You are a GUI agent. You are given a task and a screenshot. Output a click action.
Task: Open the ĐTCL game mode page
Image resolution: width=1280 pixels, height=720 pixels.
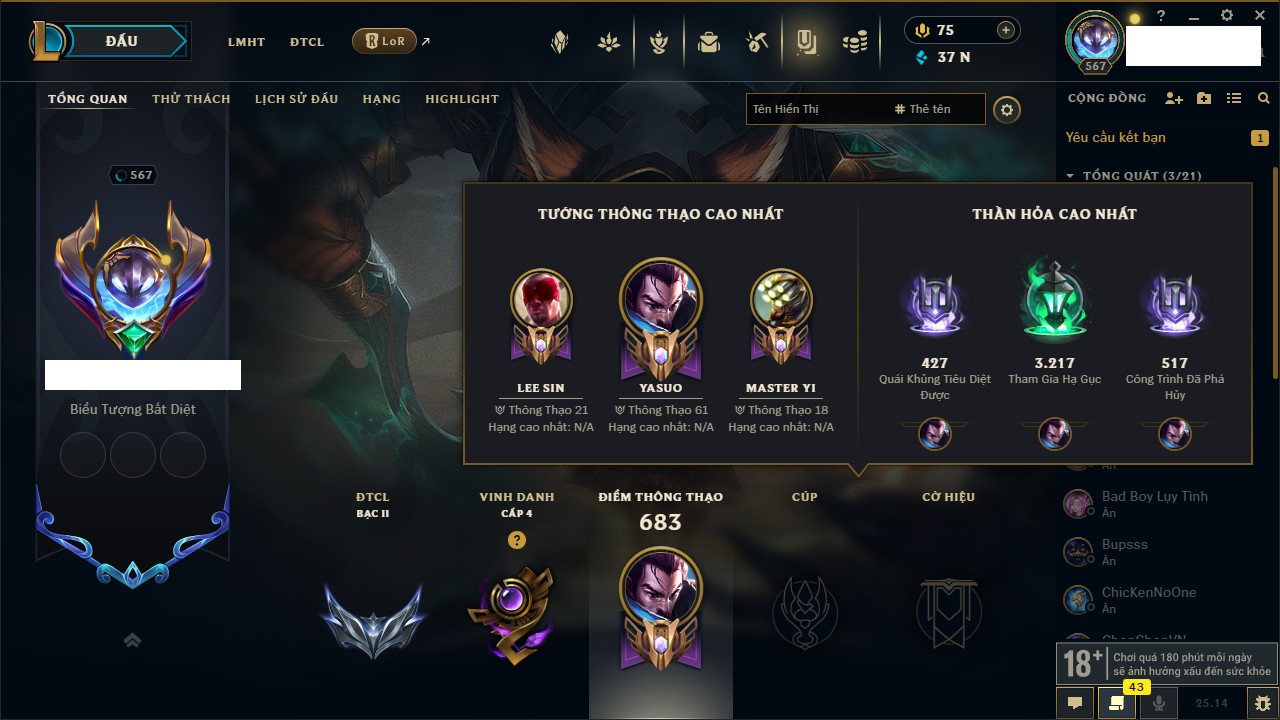(307, 42)
